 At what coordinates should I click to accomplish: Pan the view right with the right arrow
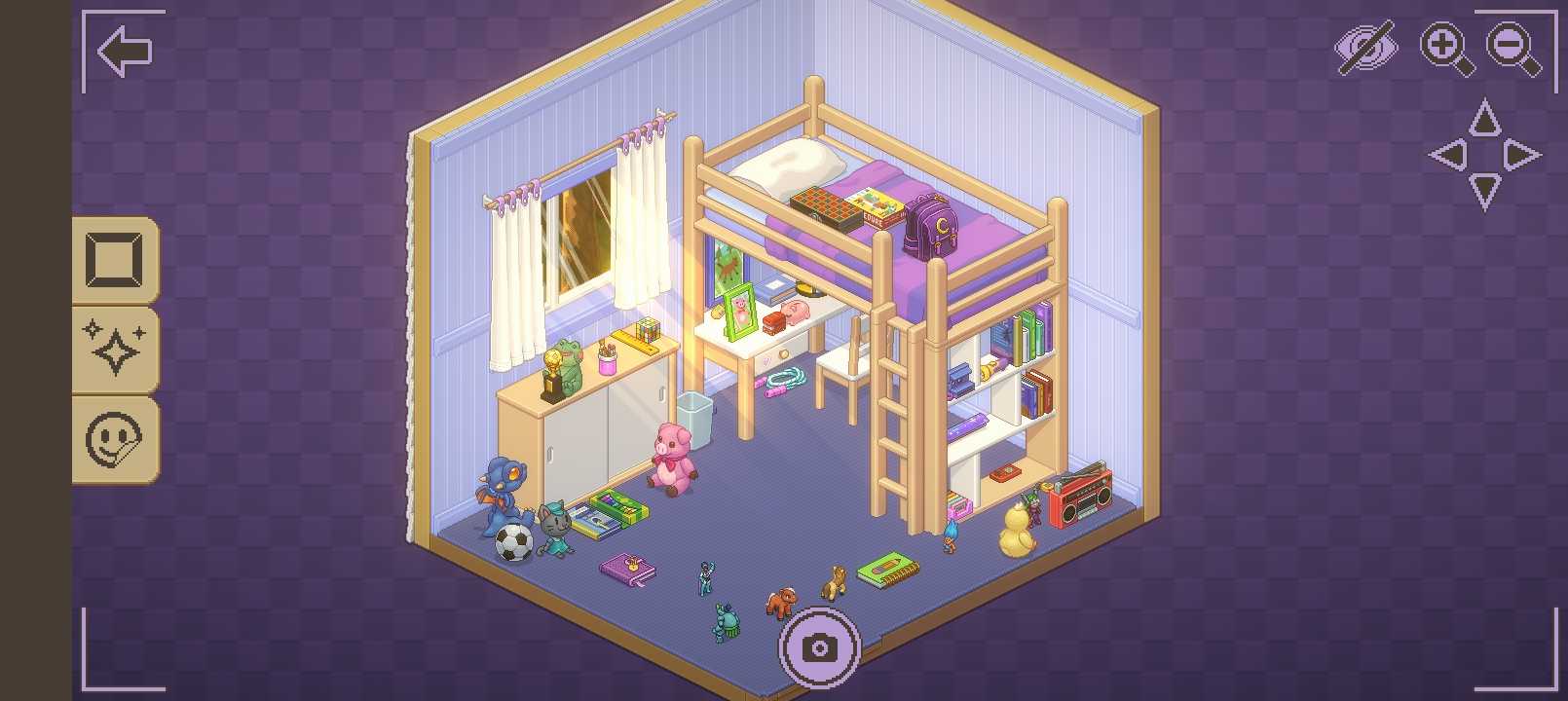click(1519, 155)
